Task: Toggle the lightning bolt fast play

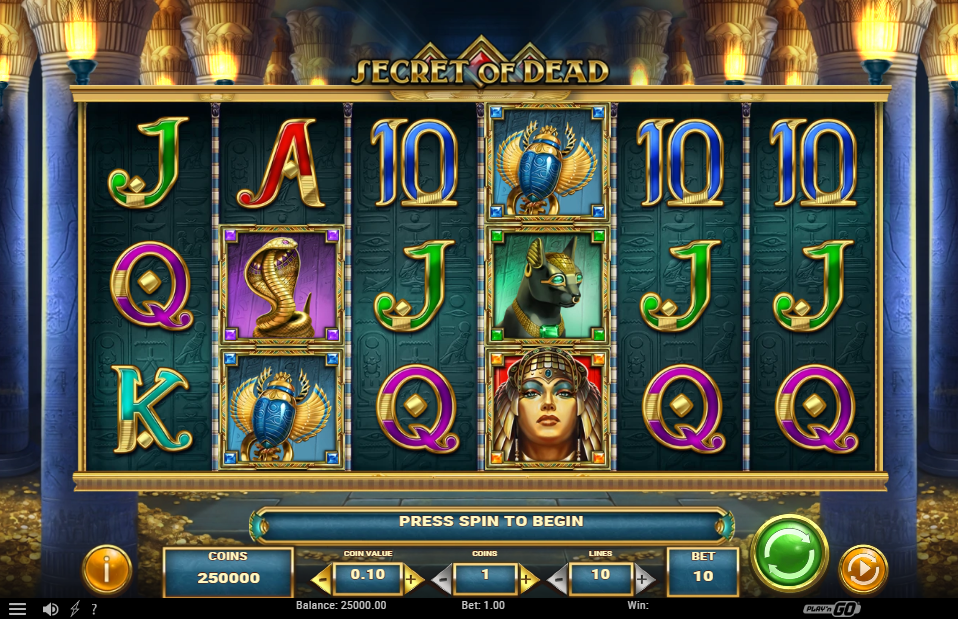Action: [75, 608]
